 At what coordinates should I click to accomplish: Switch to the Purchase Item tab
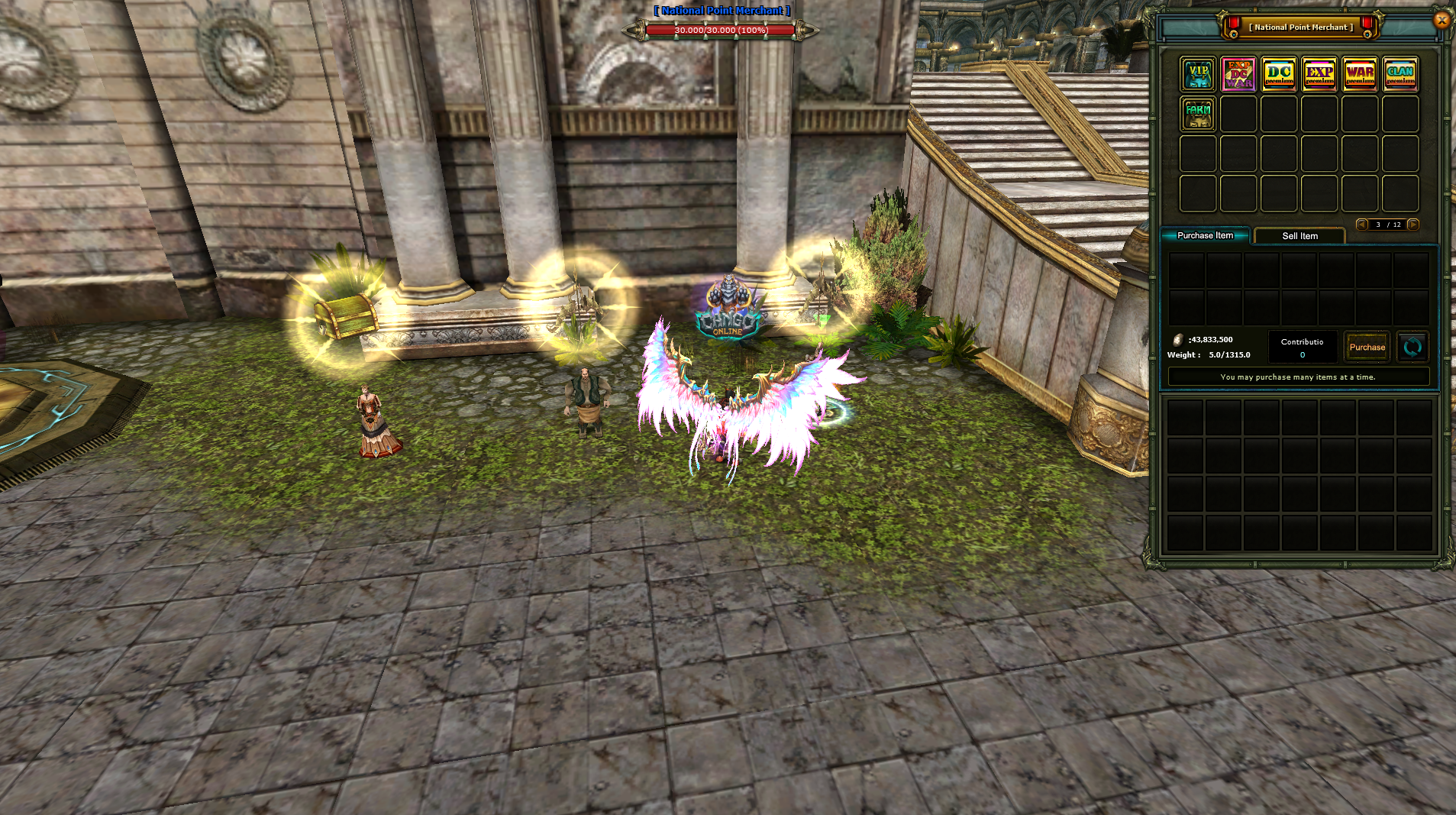coord(1205,235)
